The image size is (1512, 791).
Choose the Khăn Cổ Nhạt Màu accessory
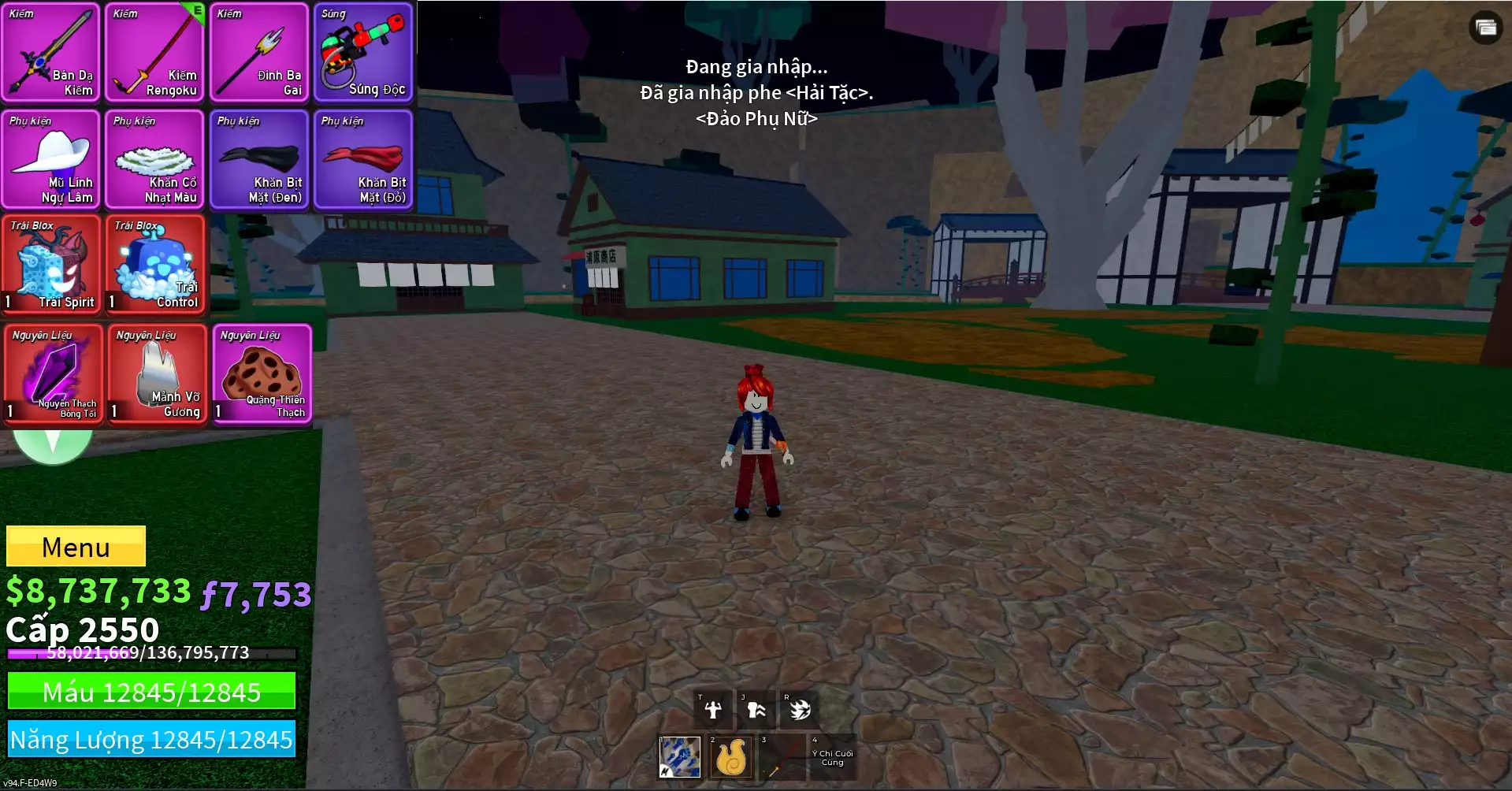[x=155, y=159]
